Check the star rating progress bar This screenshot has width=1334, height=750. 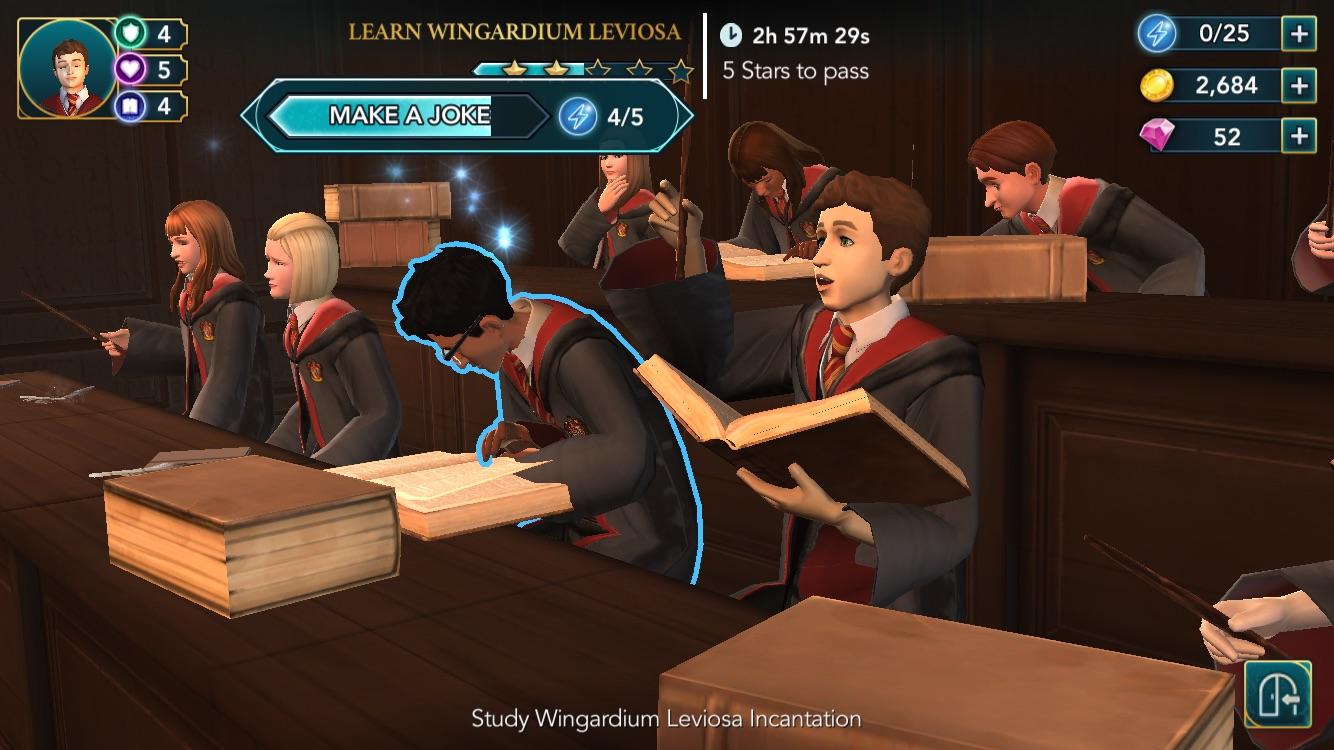(579, 70)
